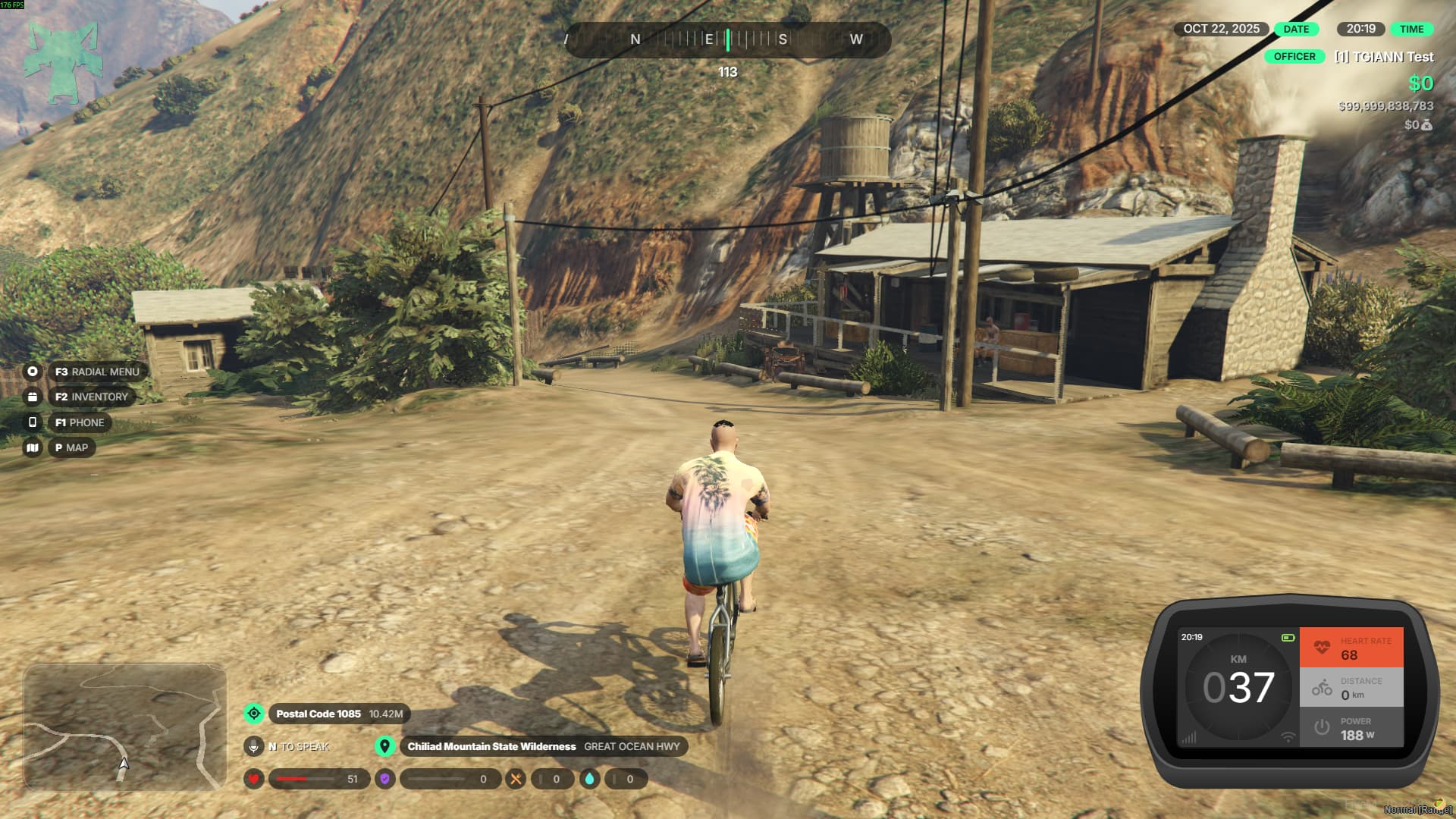Select the green location pin icon
This screenshot has height=819, width=1456.
[x=385, y=746]
